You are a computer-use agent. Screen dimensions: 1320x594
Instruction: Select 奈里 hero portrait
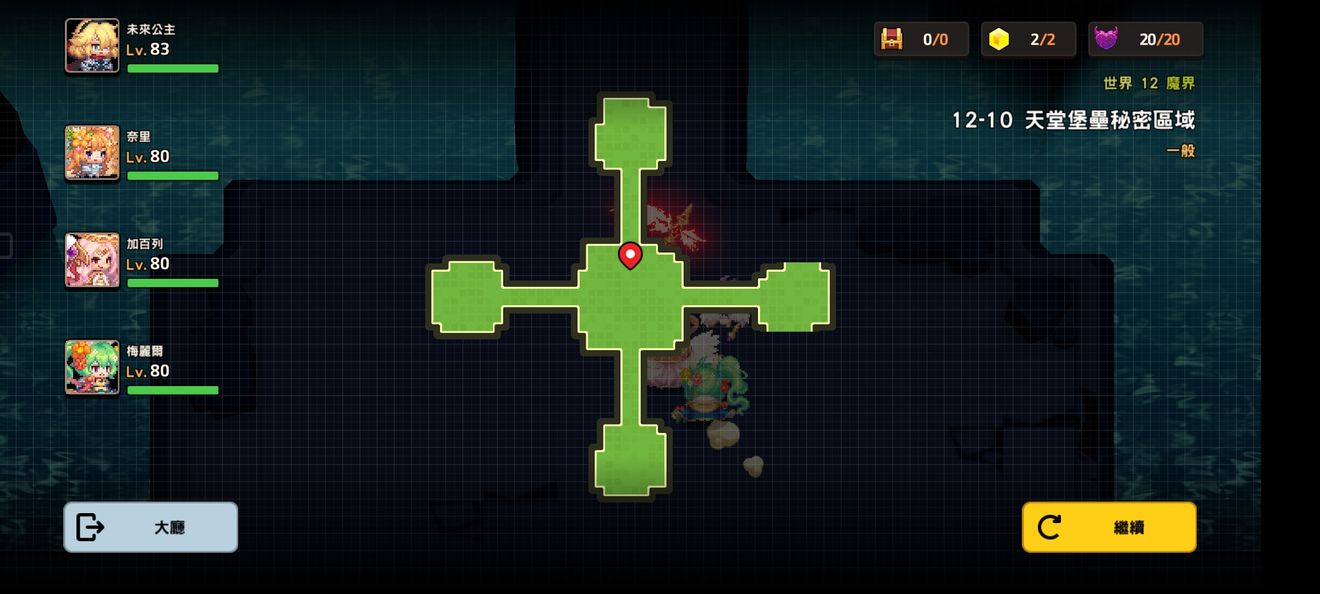[x=92, y=153]
